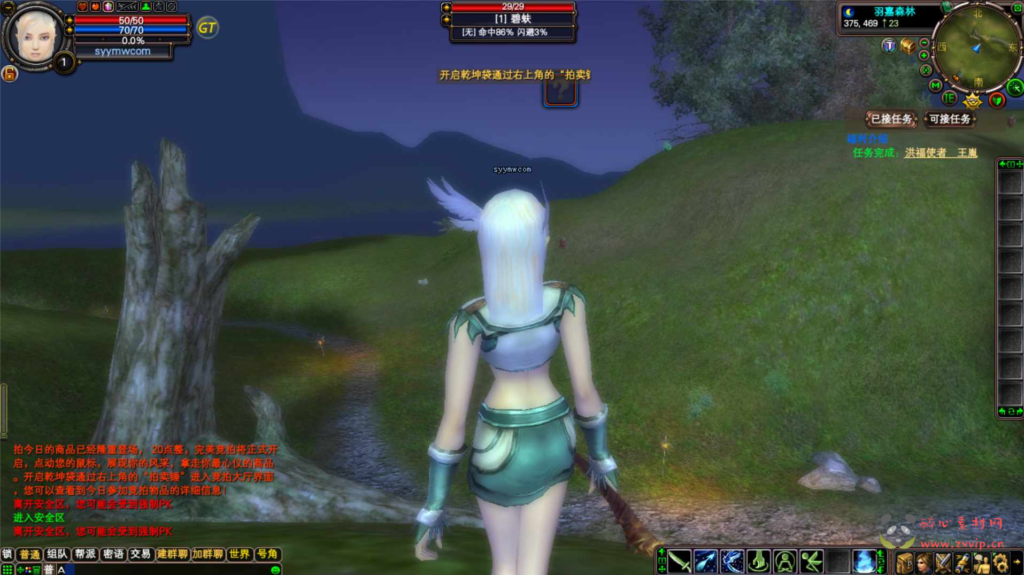Switch to the 世界 world chat channel
The width and height of the screenshot is (1024, 575).
coord(239,554)
